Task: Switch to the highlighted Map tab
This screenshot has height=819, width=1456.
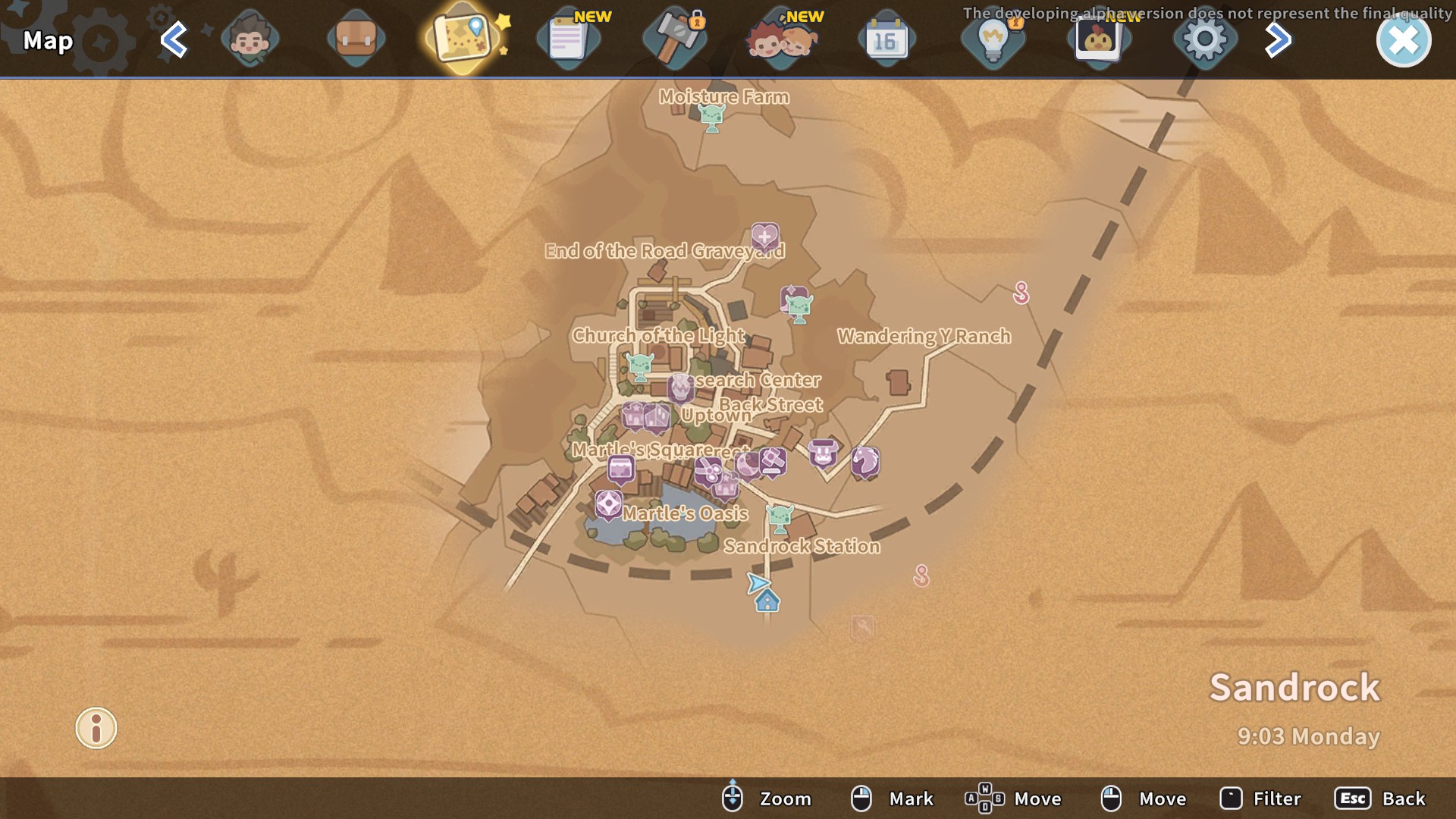Action: (x=463, y=39)
